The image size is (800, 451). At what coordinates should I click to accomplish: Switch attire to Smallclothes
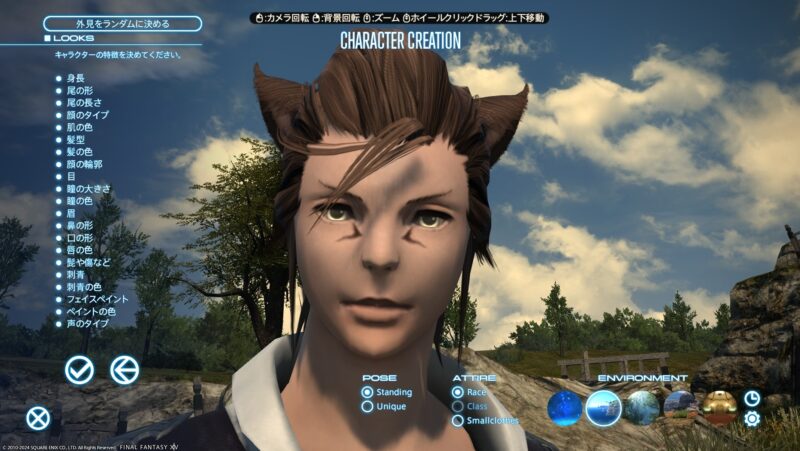[x=484, y=421]
